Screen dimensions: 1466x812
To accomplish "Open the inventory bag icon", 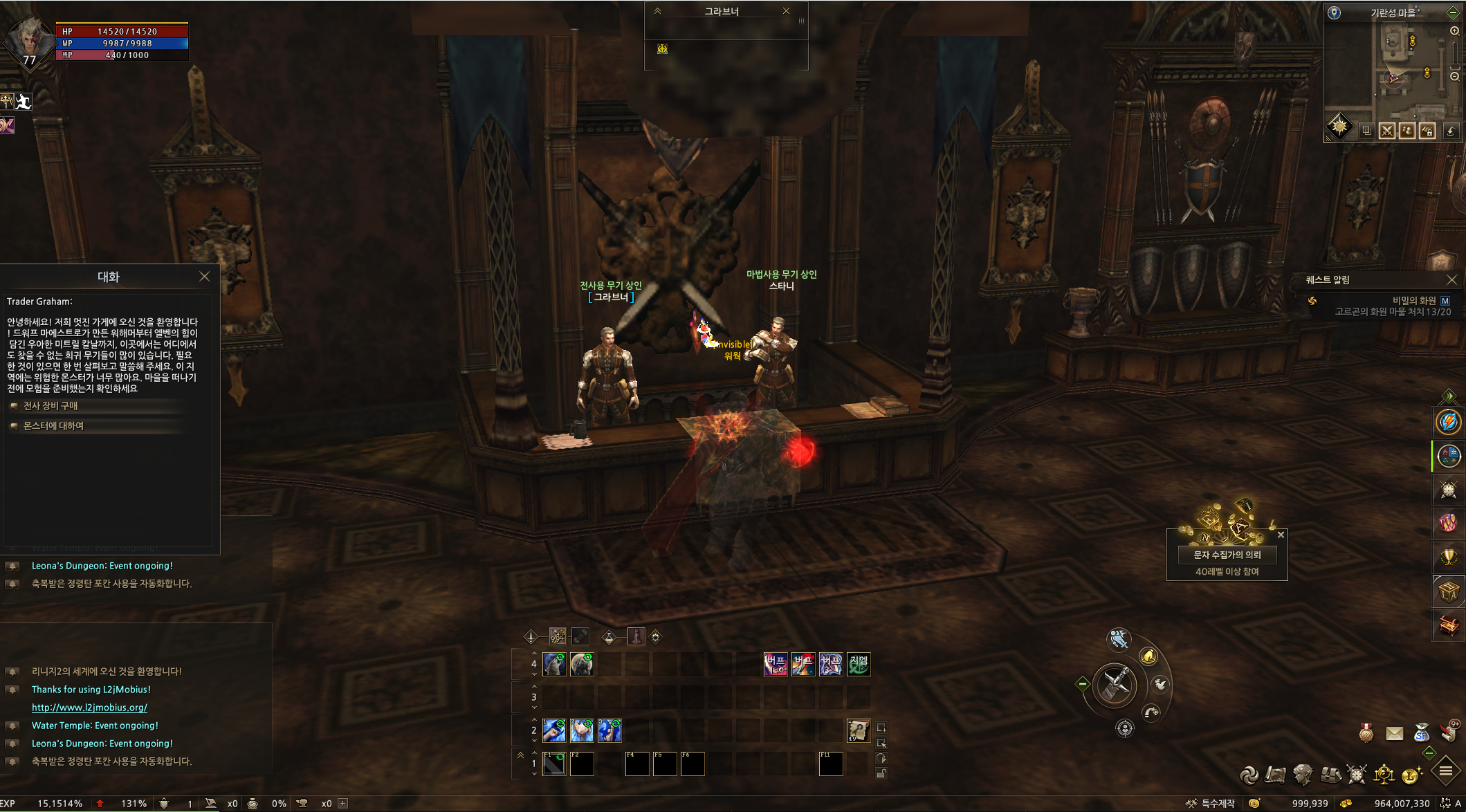I will coord(1330,775).
